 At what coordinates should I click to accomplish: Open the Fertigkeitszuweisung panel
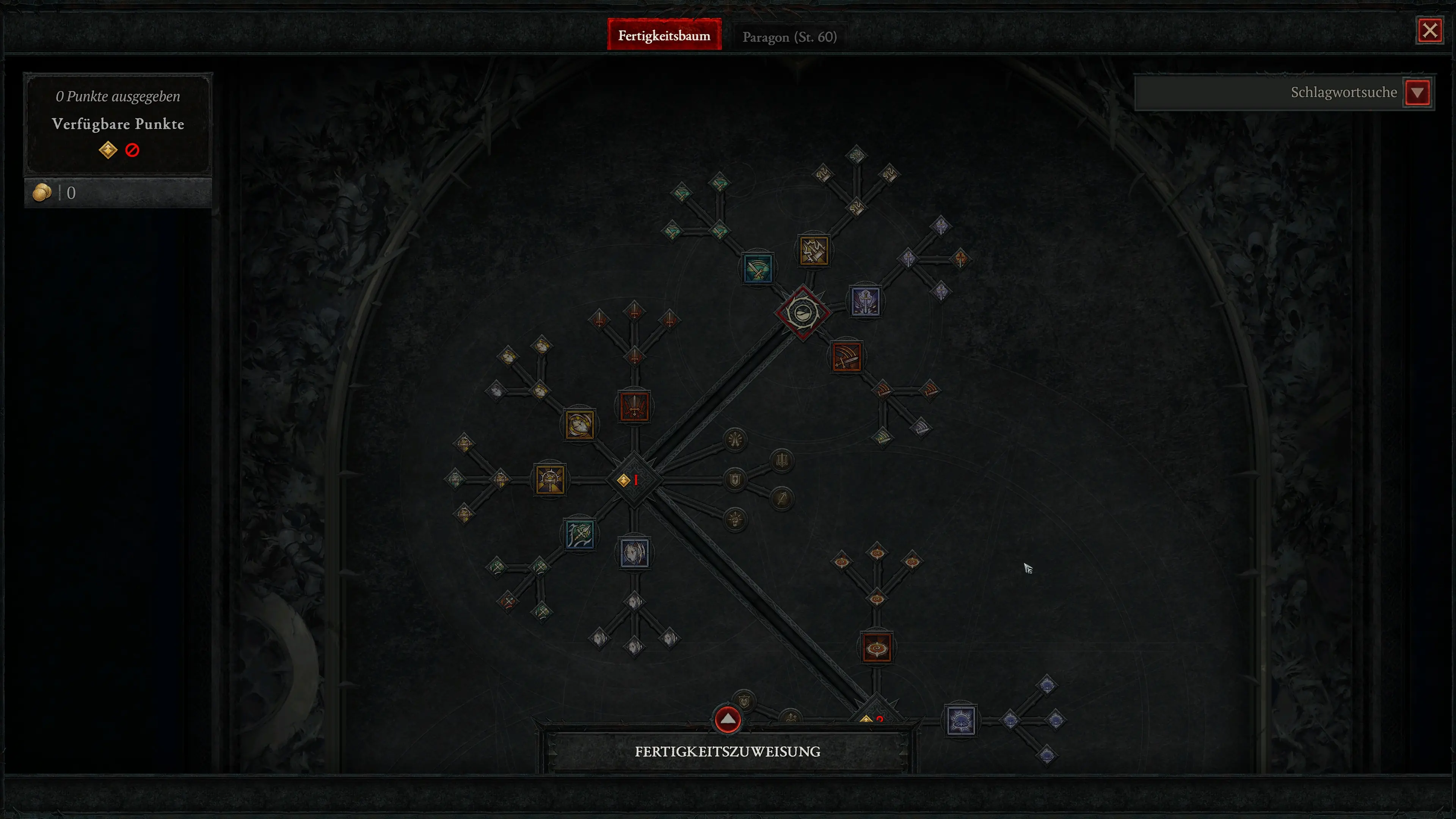point(728,752)
